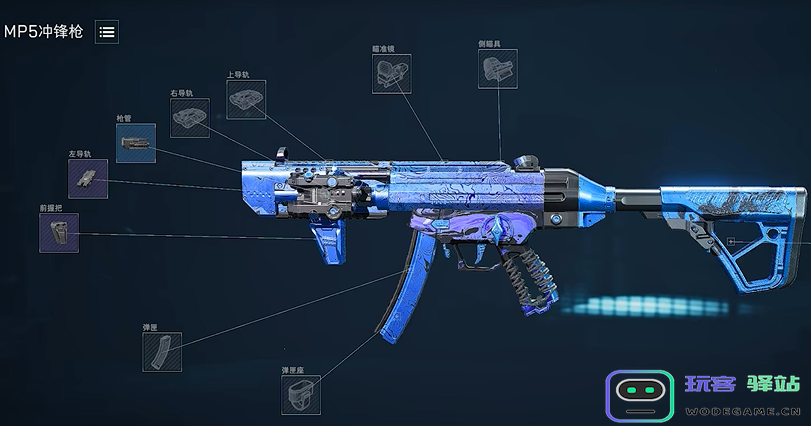Image resolution: width=811 pixels, height=426 pixels.
Task: Open the 左导轨 left rail slot
Action: click(x=88, y=178)
